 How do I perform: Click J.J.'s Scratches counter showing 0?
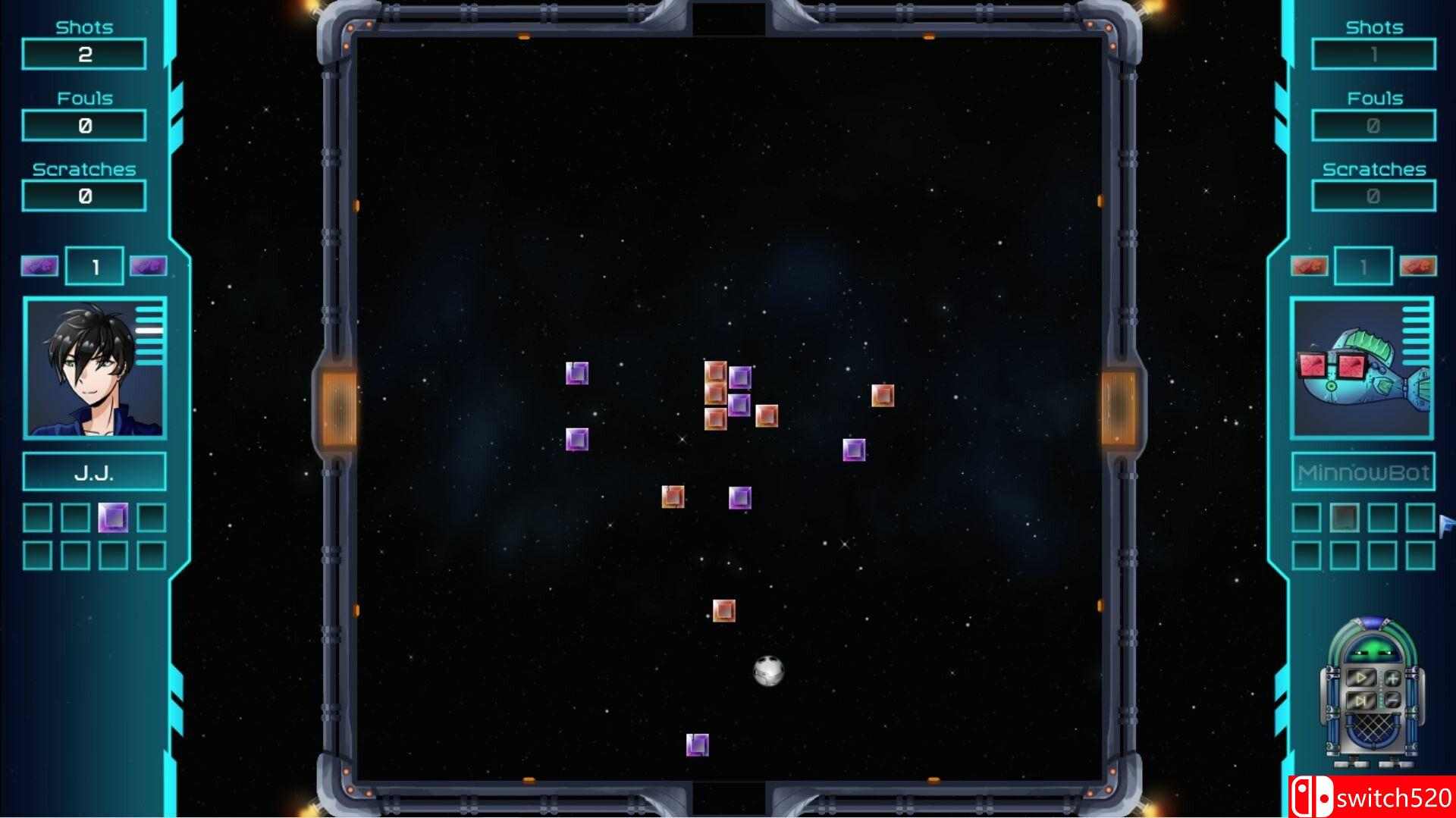83,196
